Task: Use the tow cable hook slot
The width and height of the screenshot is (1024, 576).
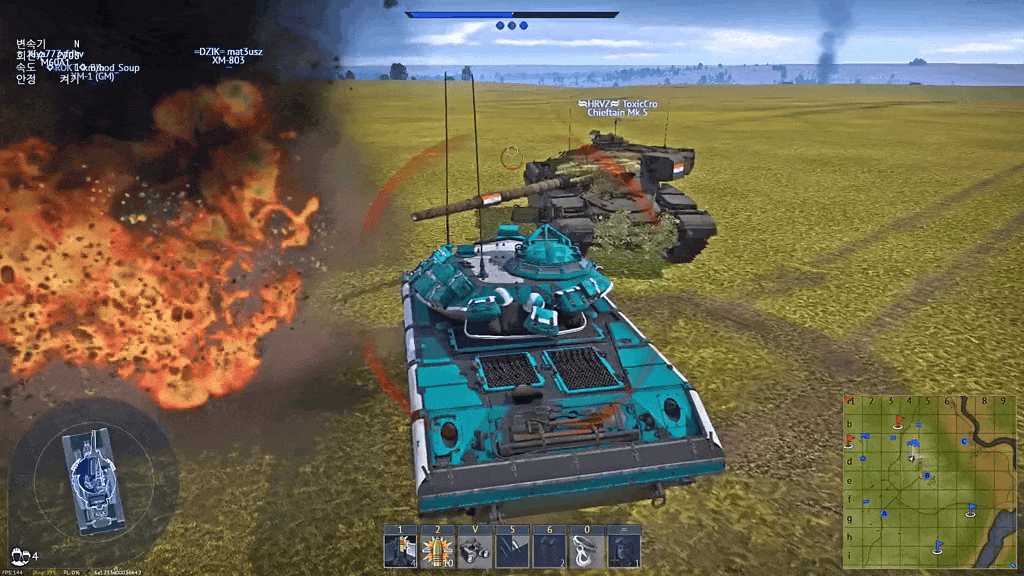Action: pyautogui.click(x=586, y=547)
